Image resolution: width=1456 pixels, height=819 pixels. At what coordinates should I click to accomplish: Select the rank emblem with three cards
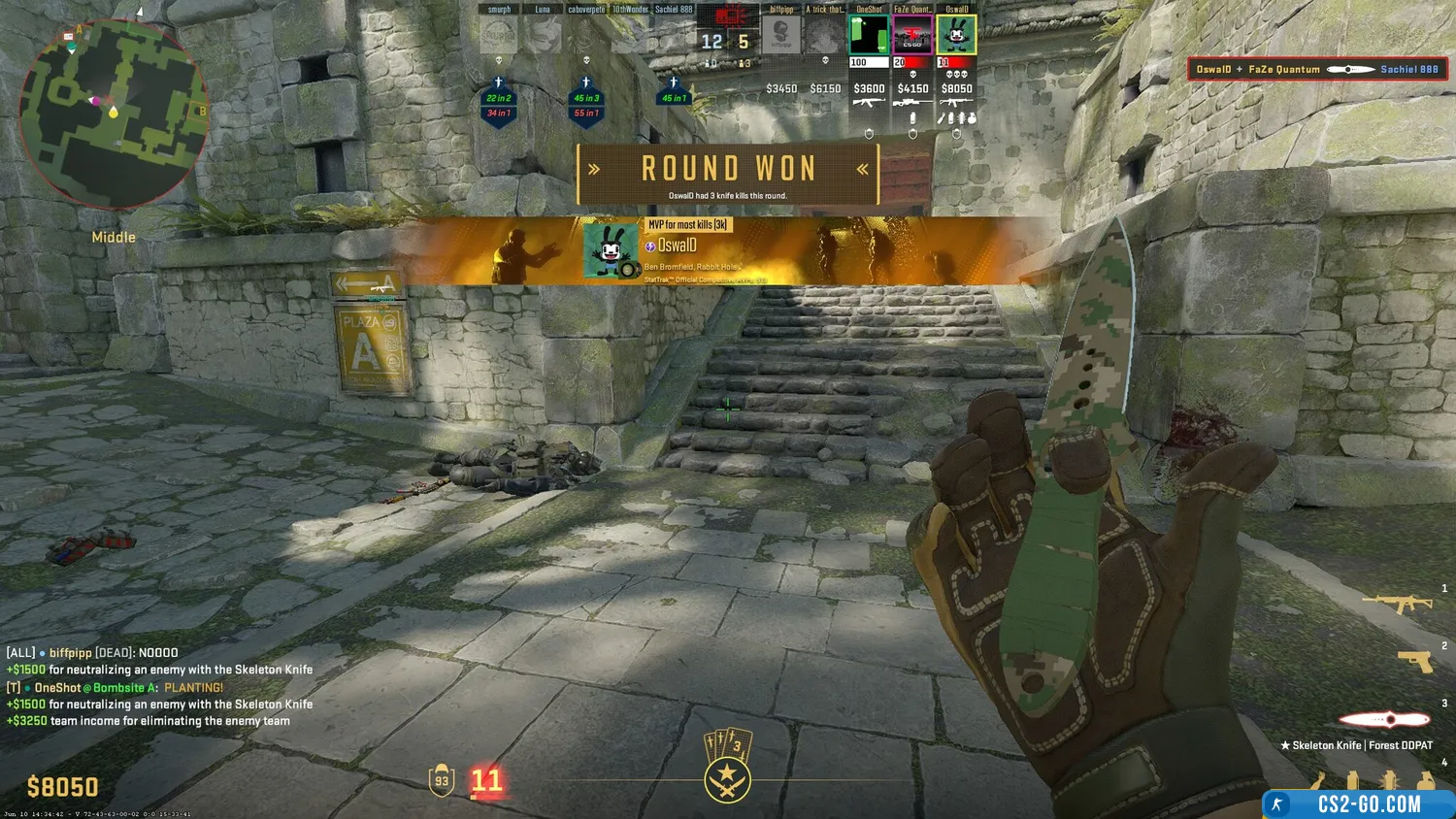(x=727, y=767)
